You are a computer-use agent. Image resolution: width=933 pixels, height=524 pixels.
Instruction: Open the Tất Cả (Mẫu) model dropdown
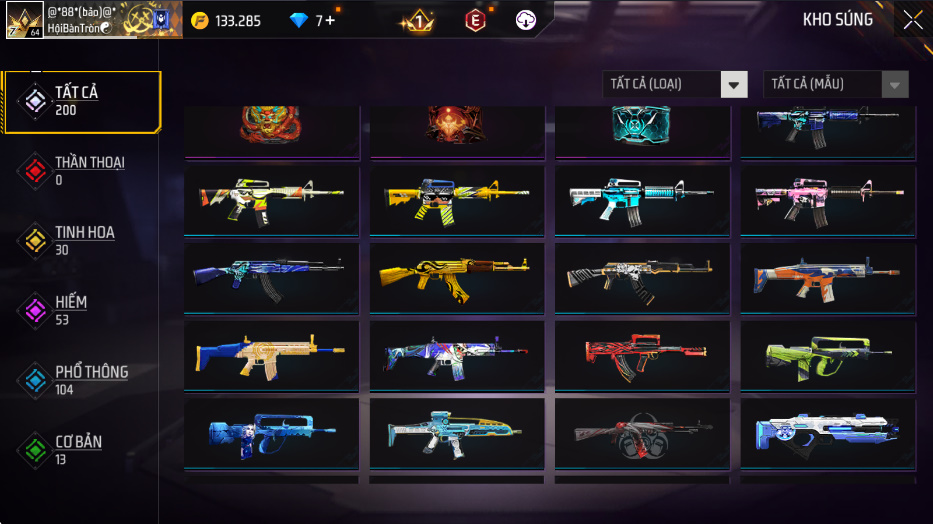tap(836, 84)
